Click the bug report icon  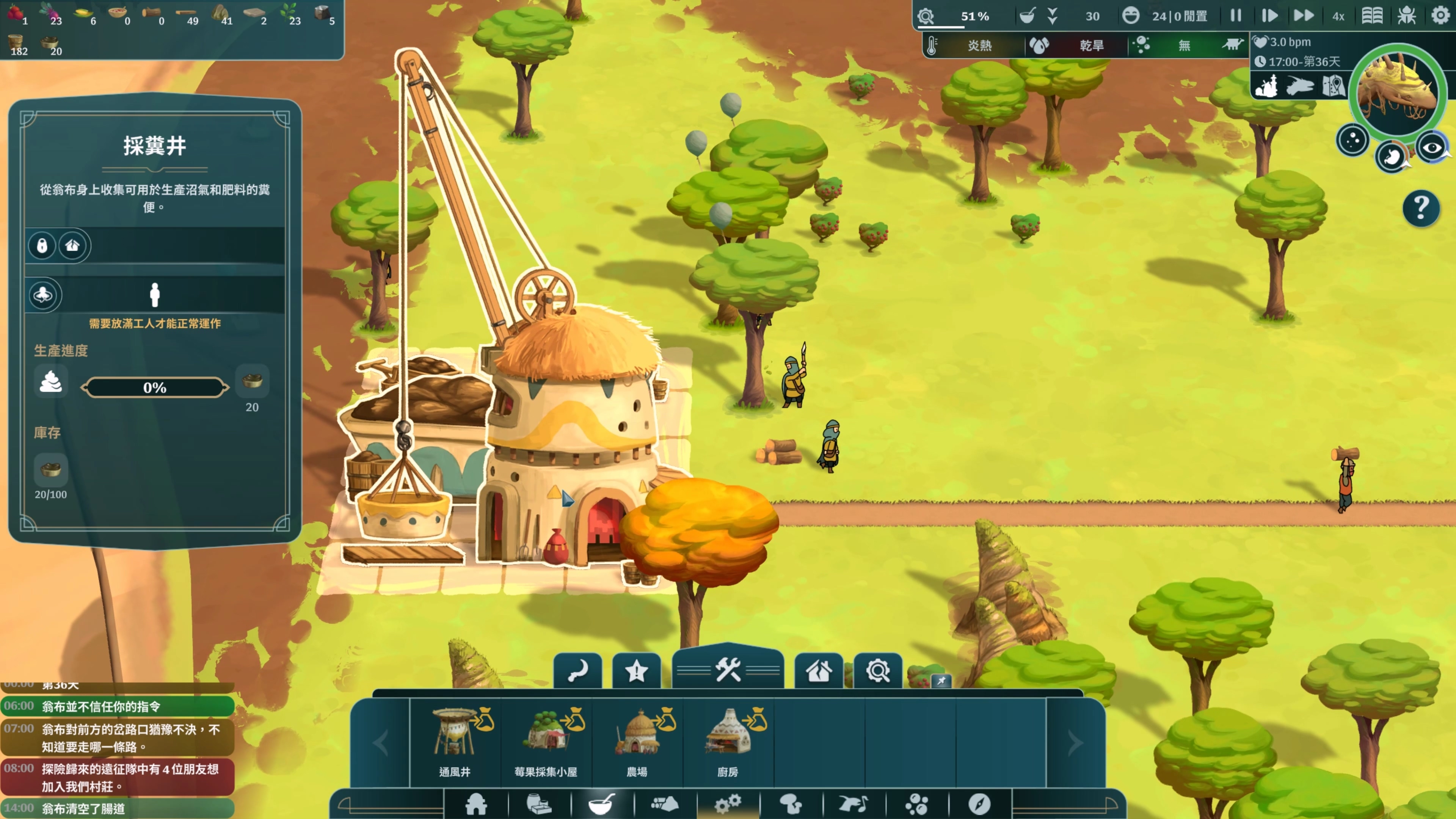pyautogui.click(x=1406, y=16)
